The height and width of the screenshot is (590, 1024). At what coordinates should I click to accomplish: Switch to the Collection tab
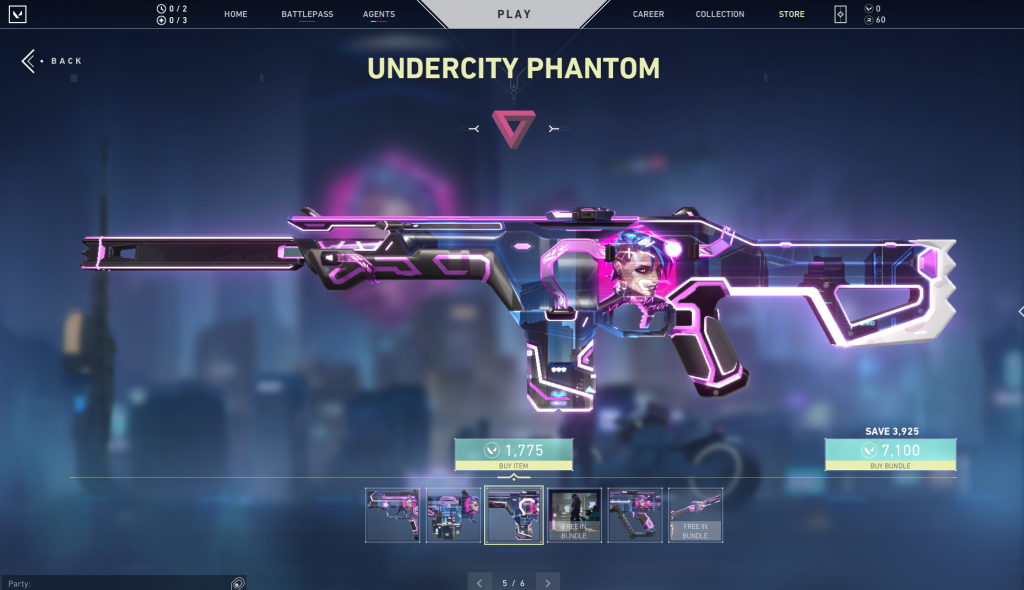(720, 15)
